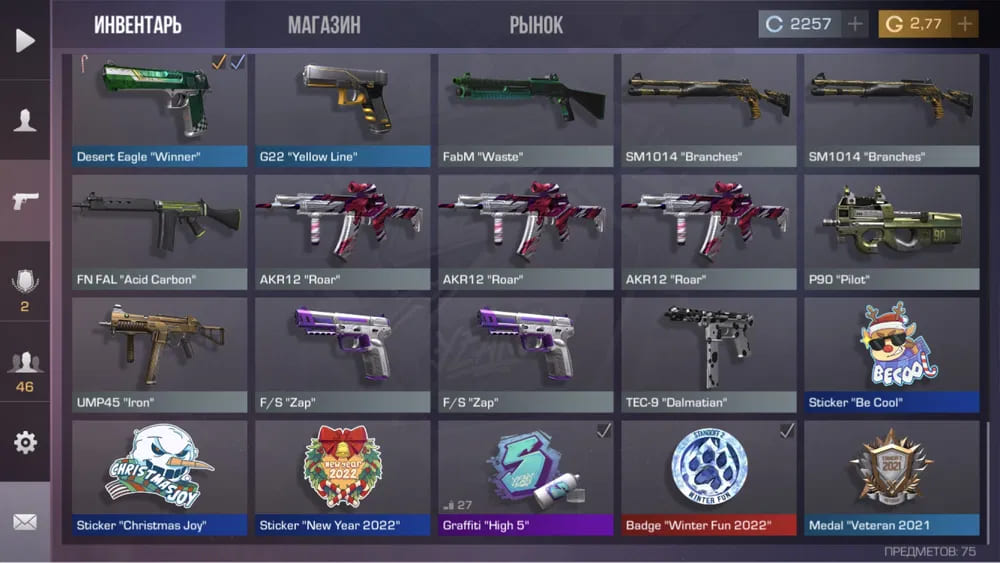This screenshot has height=563, width=1000.
Task: Choose the UMP45 "Iron" item
Action: pyautogui.click(x=160, y=355)
